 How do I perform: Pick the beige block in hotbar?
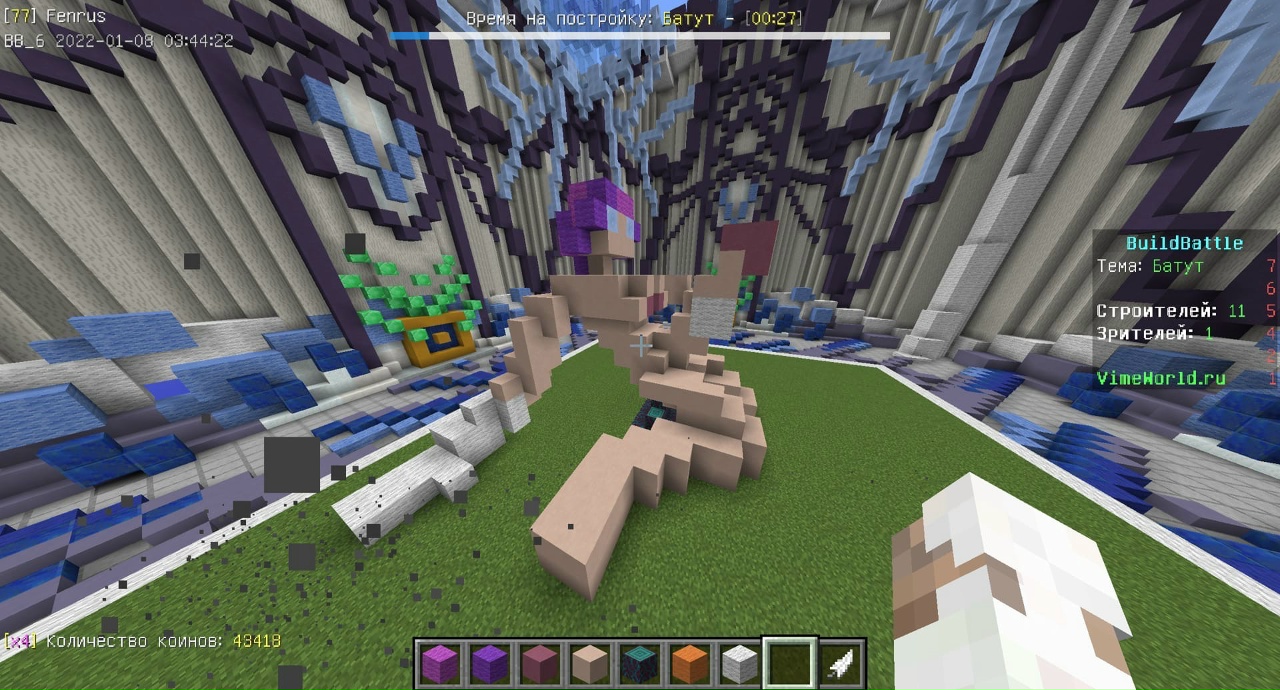click(x=589, y=664)
